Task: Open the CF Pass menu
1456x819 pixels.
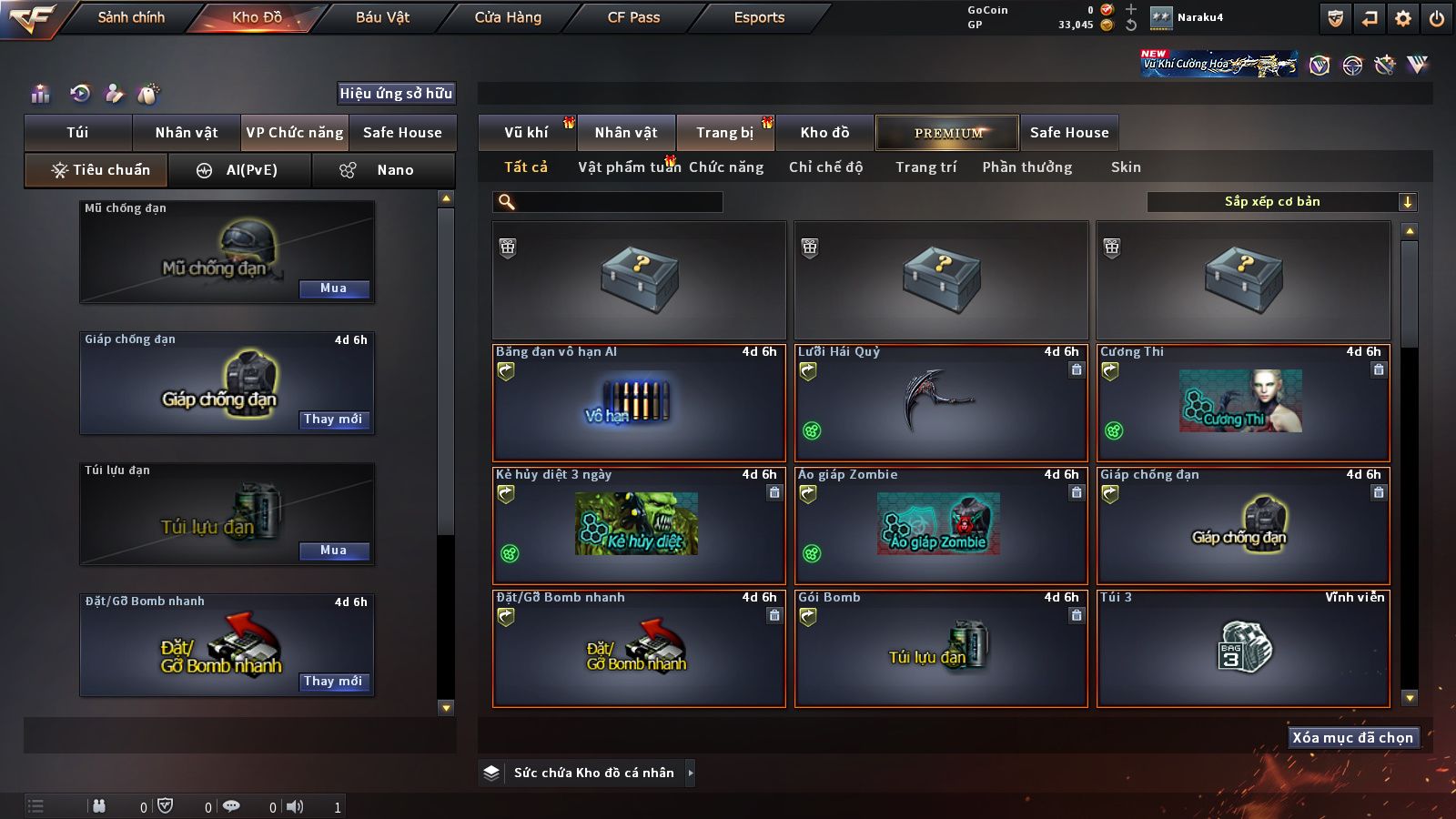Action: (633, 17)
